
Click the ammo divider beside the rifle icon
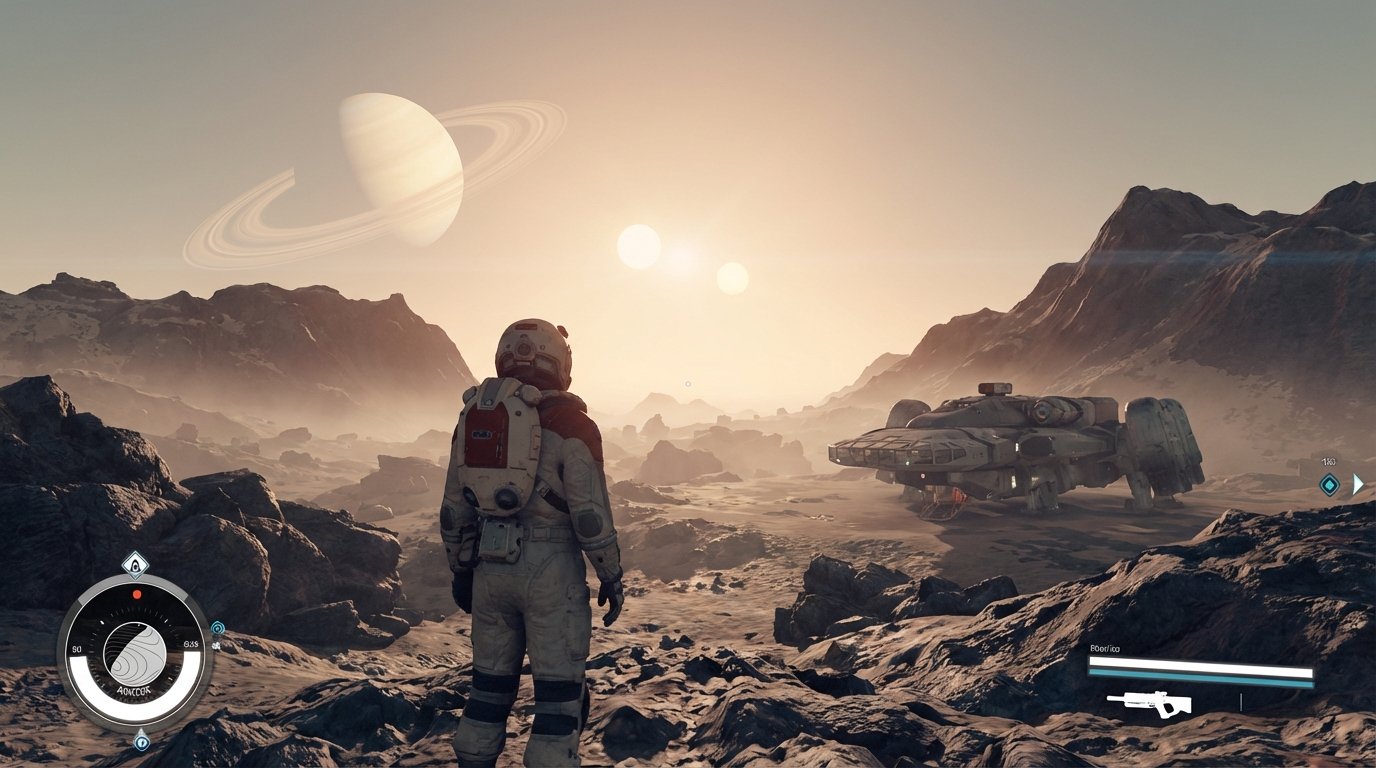click(x=1241, y=702)
